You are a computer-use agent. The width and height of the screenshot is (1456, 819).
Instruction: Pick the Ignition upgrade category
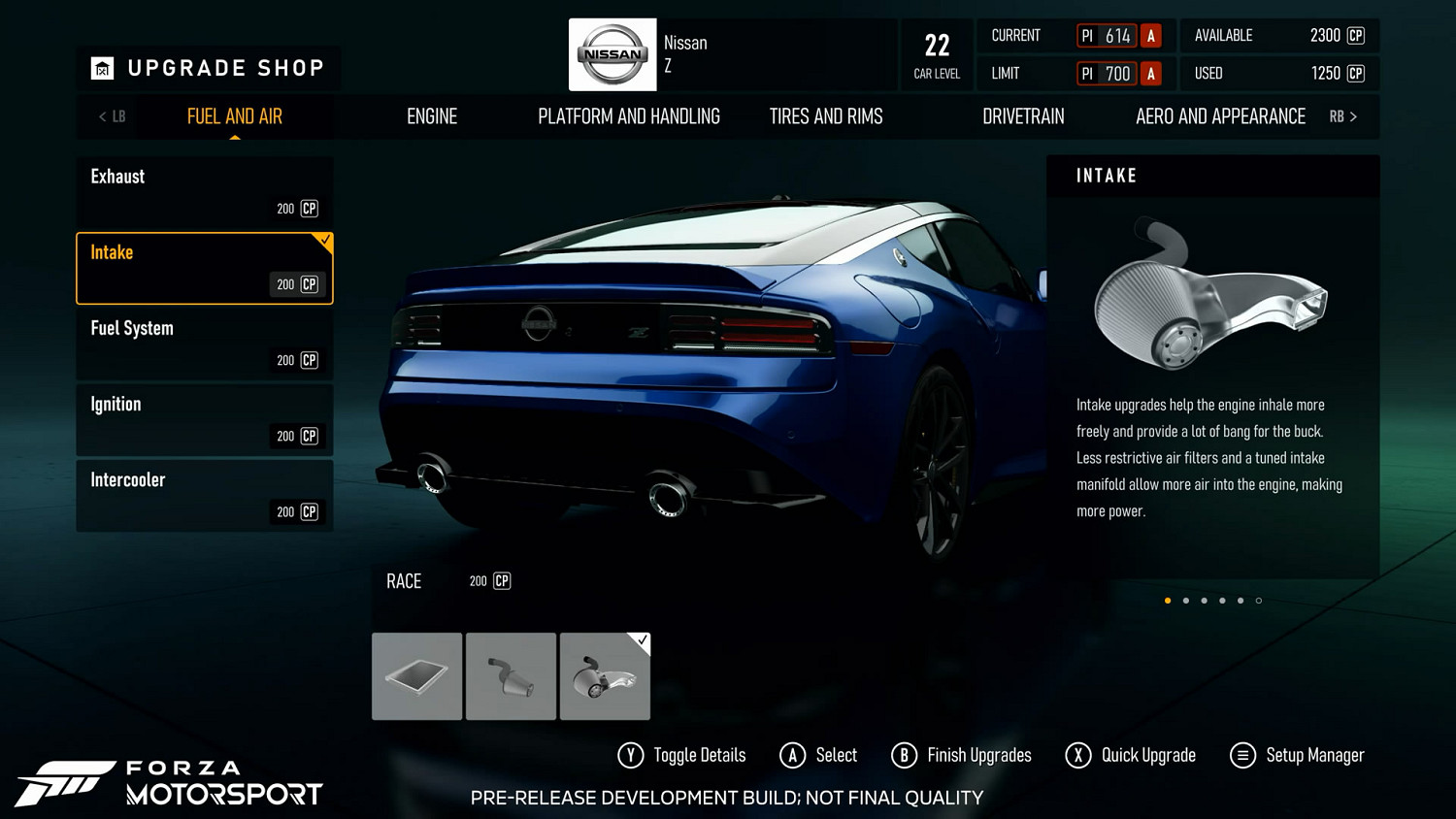pos(205,419)
